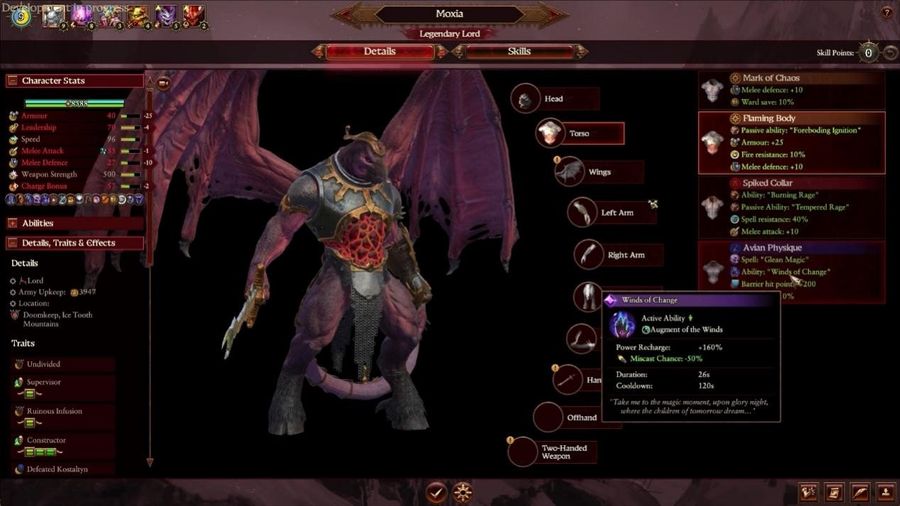Pick the Right Arm slot

tap(591, 254)
